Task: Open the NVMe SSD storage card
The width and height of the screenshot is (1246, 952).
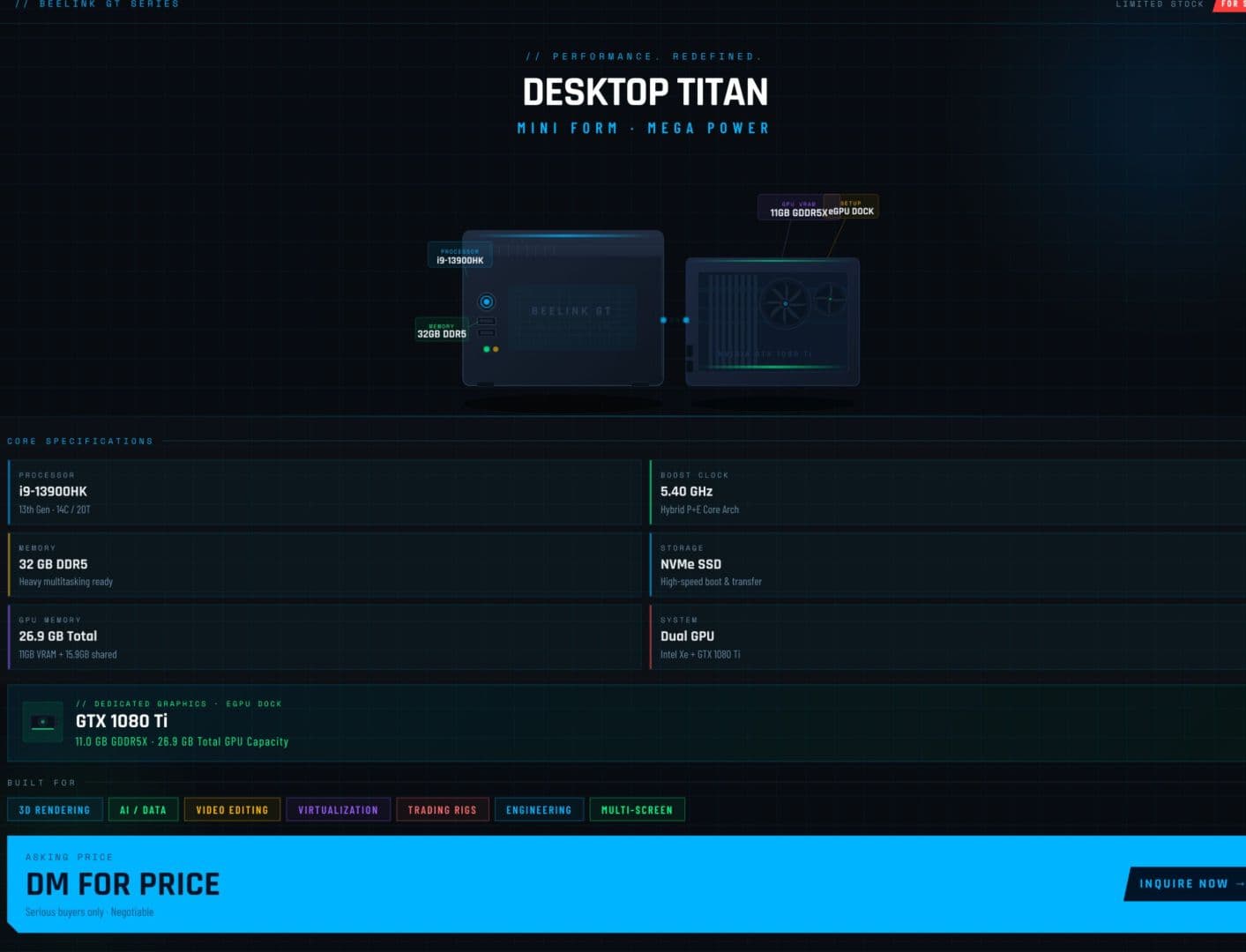Action: [x=947, y=564]
